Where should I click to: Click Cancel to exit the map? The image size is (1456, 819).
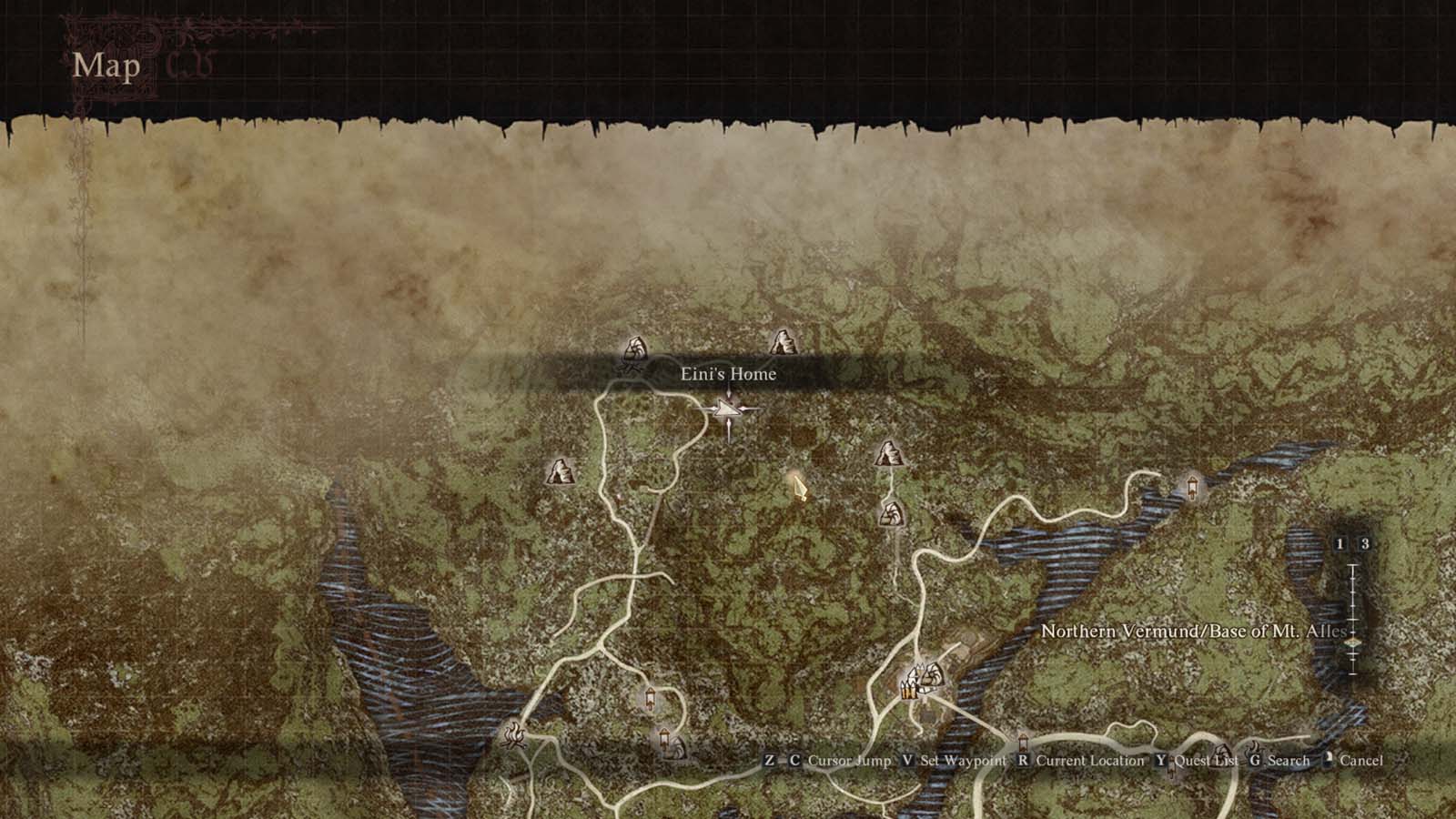click(x=1355, y=761)
